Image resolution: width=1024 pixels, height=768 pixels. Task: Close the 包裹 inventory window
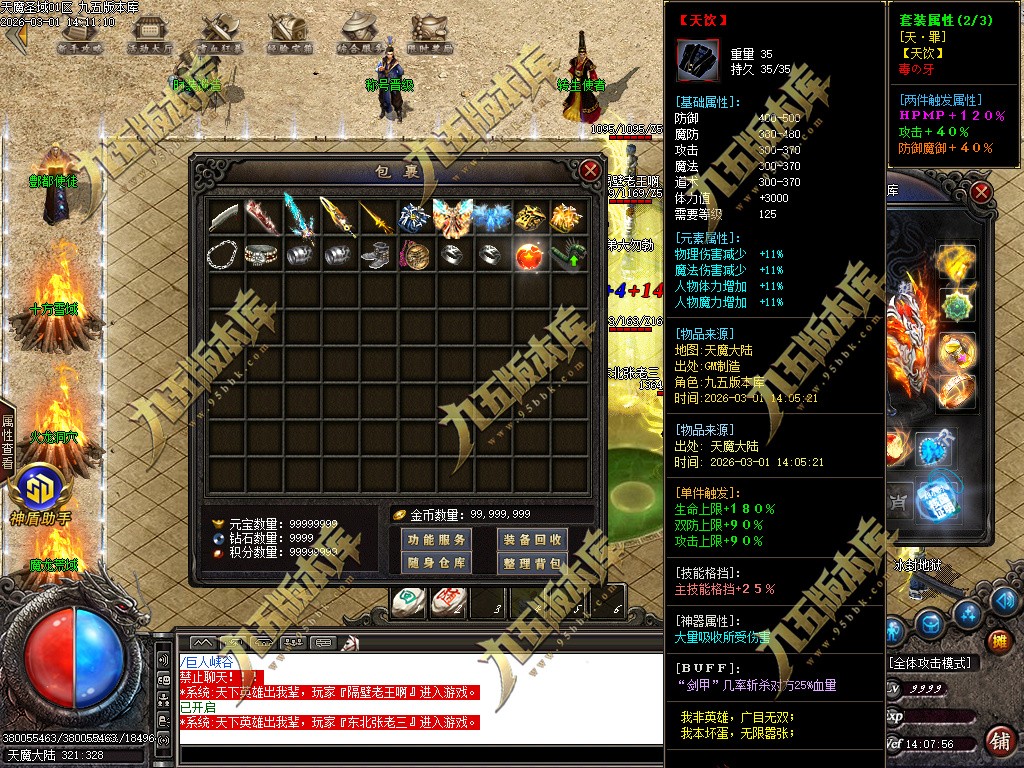591,170
